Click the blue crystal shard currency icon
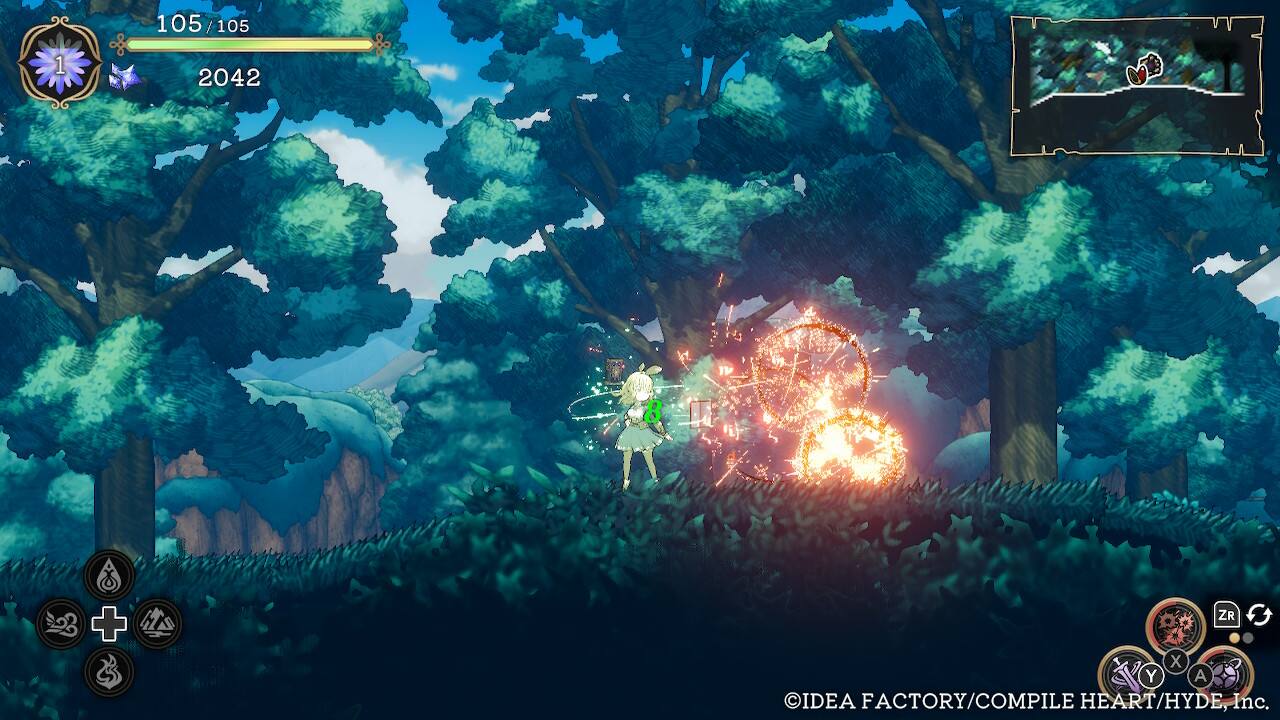This screenshot has width=1280, height=720. click(124, 77)
